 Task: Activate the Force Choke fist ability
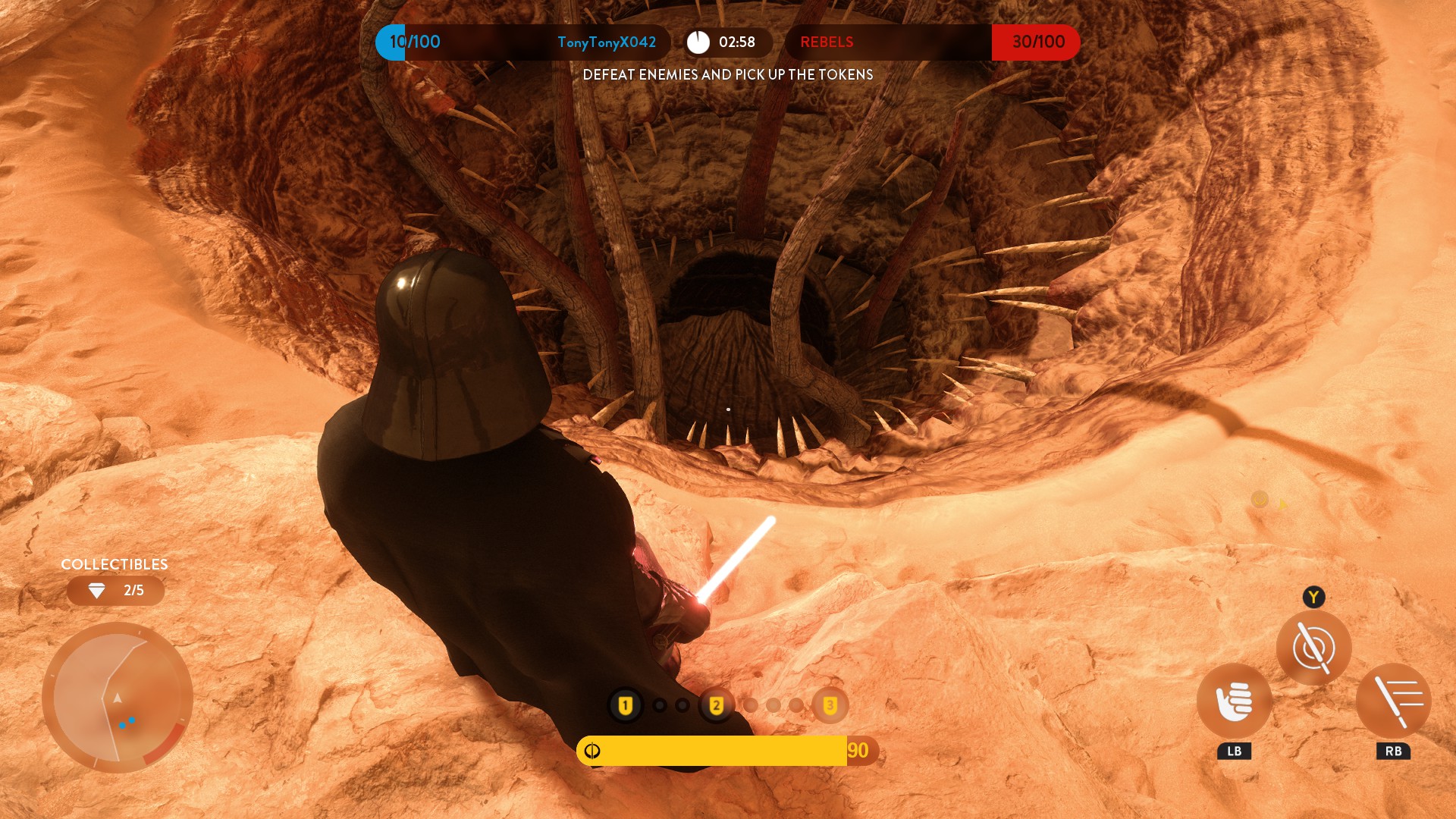(x=1234, y=701)
